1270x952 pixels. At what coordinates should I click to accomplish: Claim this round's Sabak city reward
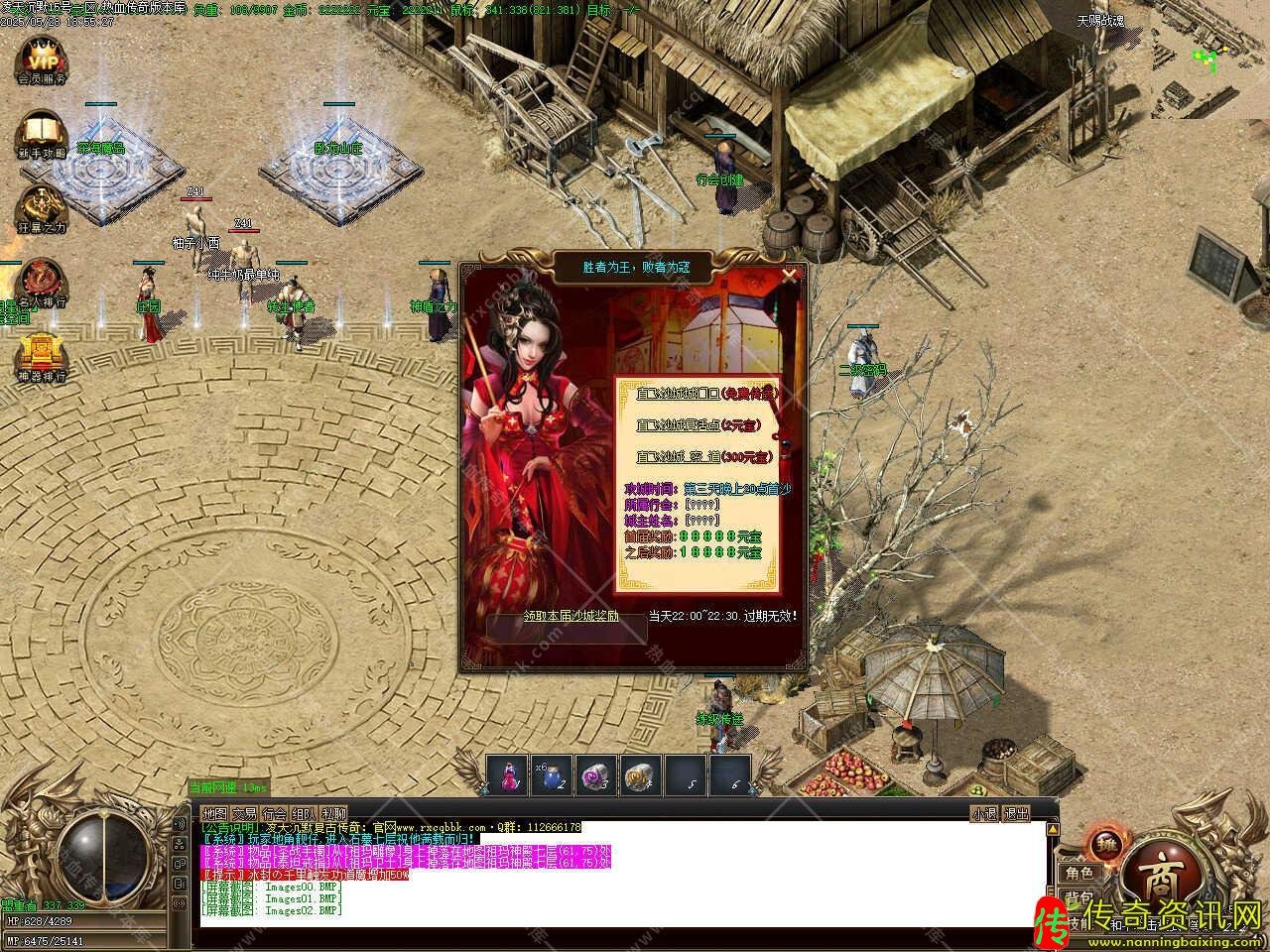[571, 616]
